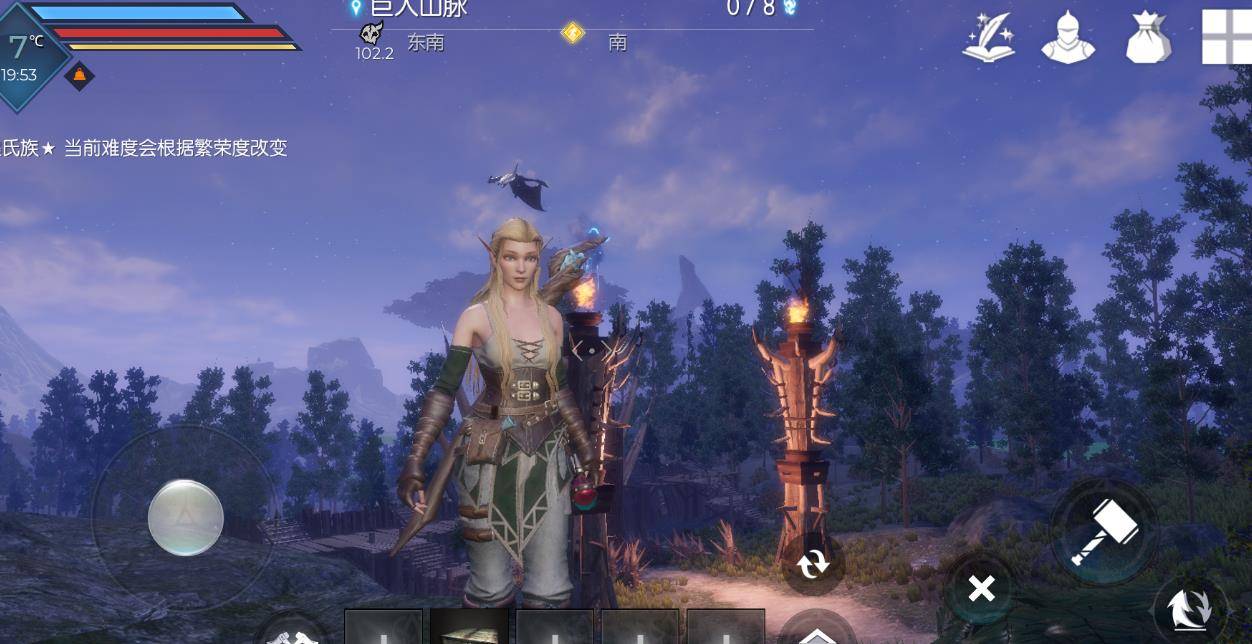Open the knight helmet character screen
The width and height of the screenshot is (1252, 644).
click(1068, 38)
